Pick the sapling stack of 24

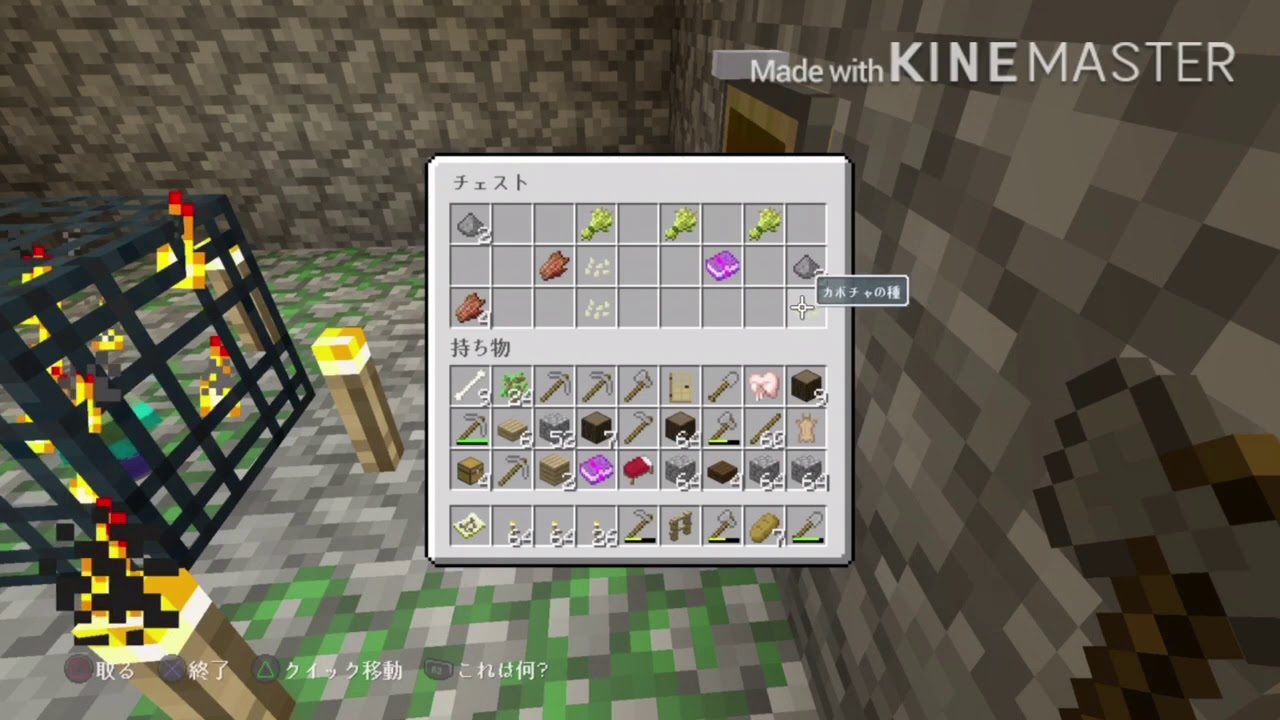coord(512,387)
